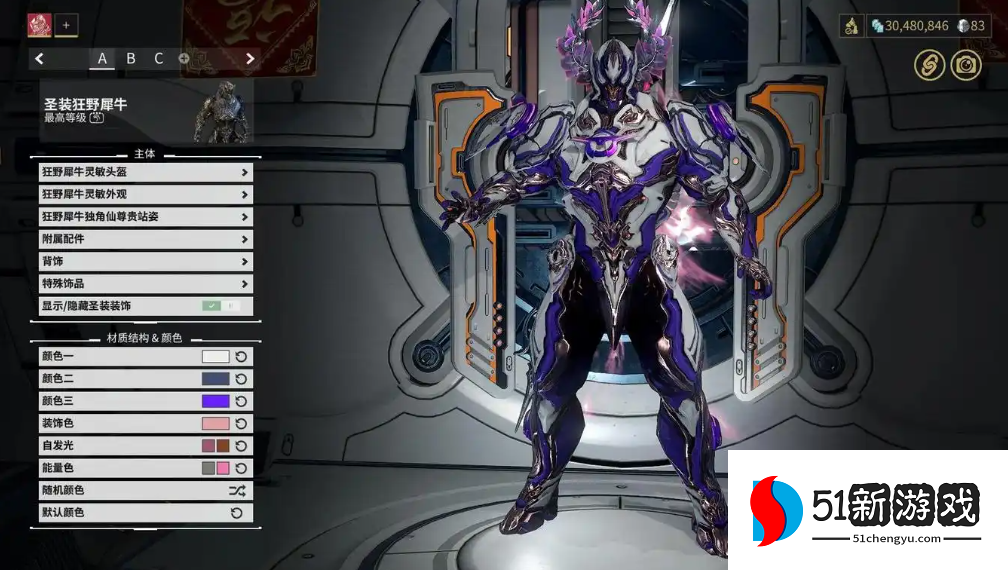Open the camera capture mode
Image resolution: width=1008 pixels, height=570 pixels.
pos(966,65)
